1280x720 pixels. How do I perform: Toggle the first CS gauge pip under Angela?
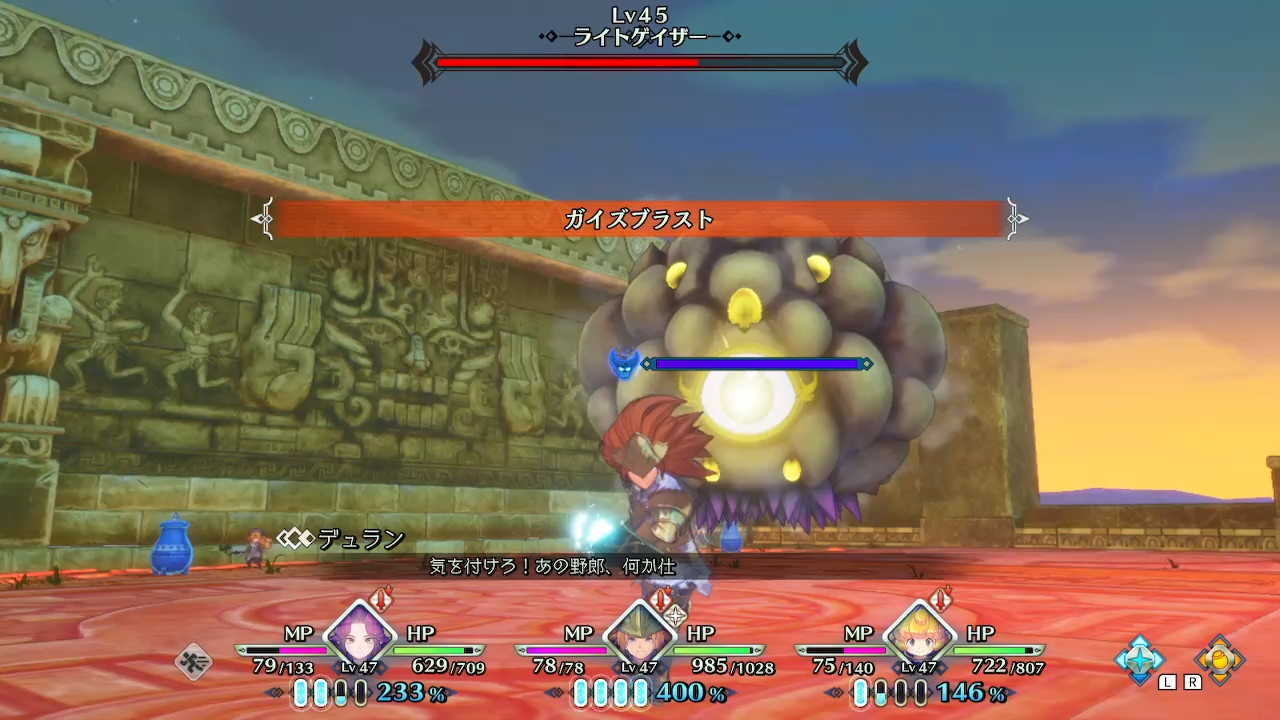point(303,694)
